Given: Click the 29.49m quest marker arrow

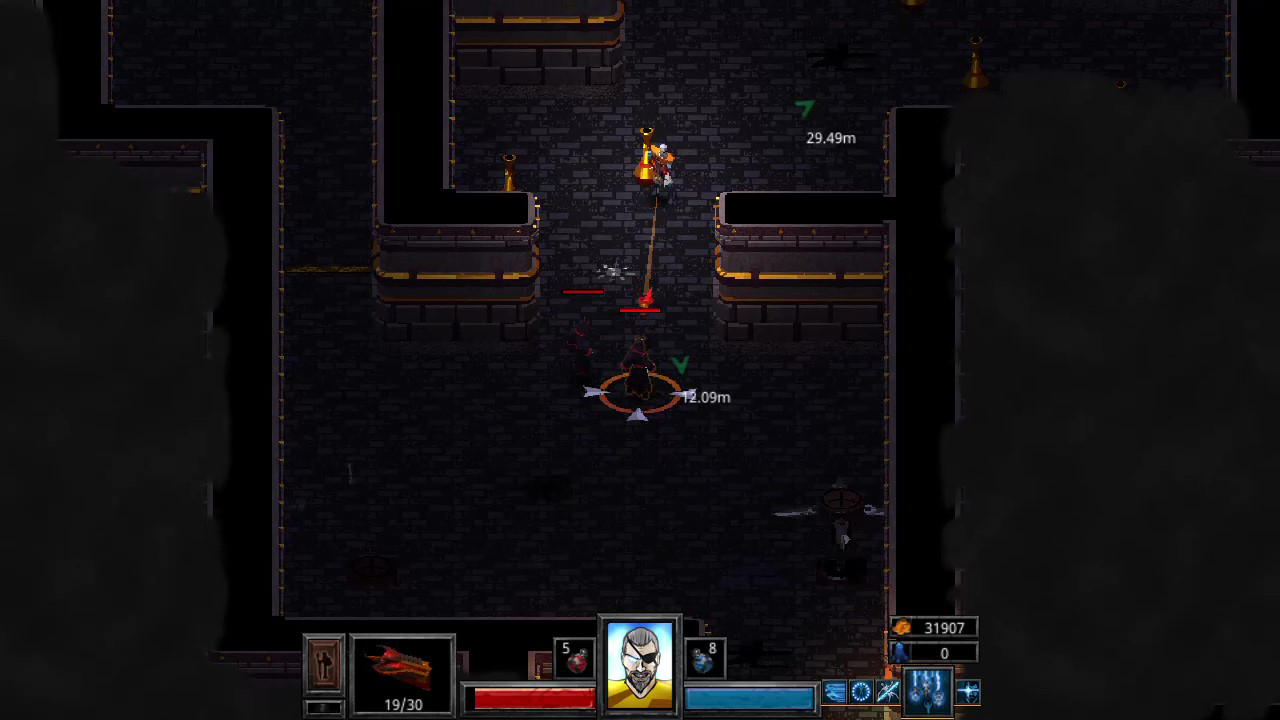Looking at the screenshot, I should point(806,110).
